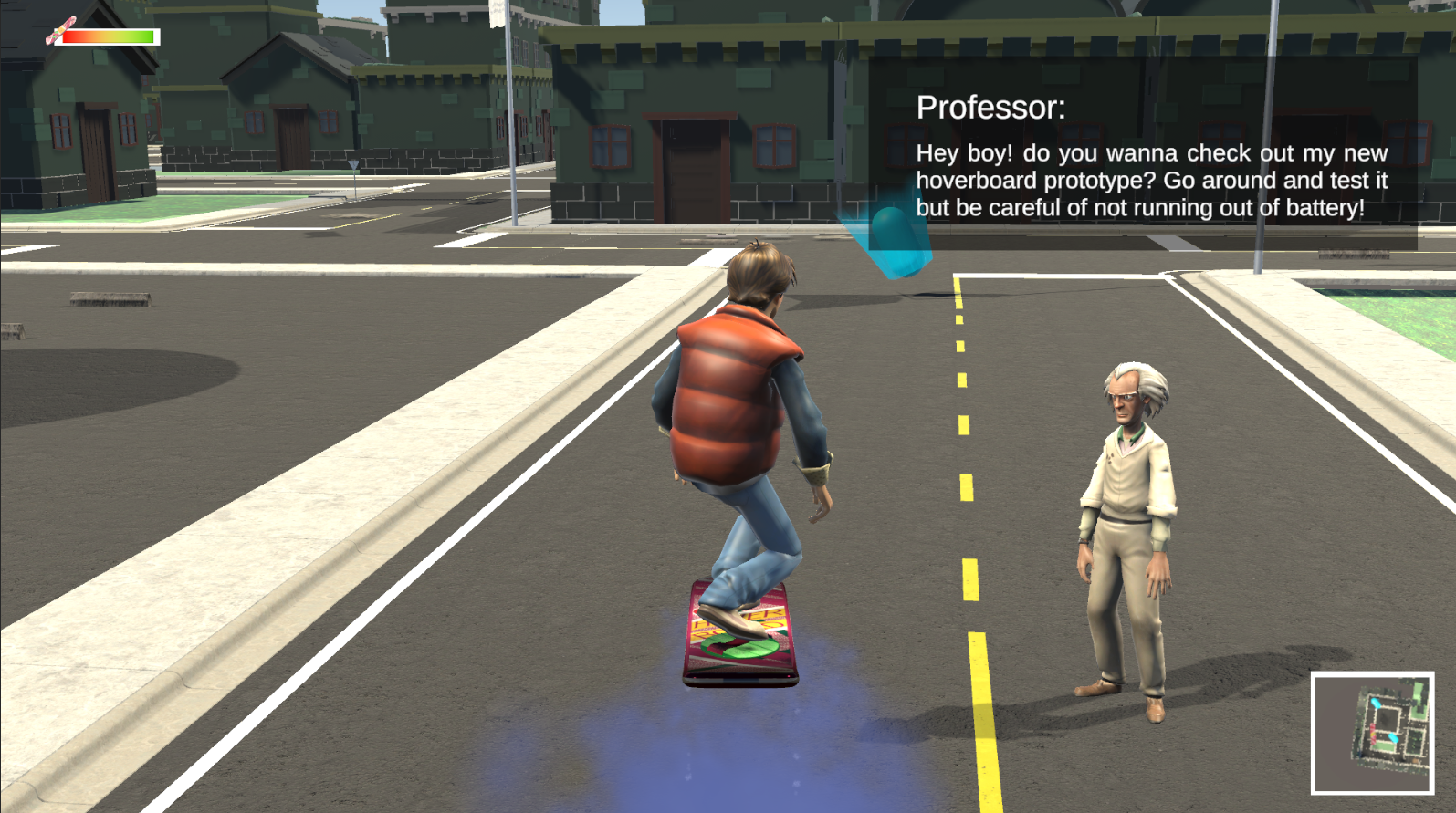Click the upper cyan battery marker on minimap

(1376, 704)
